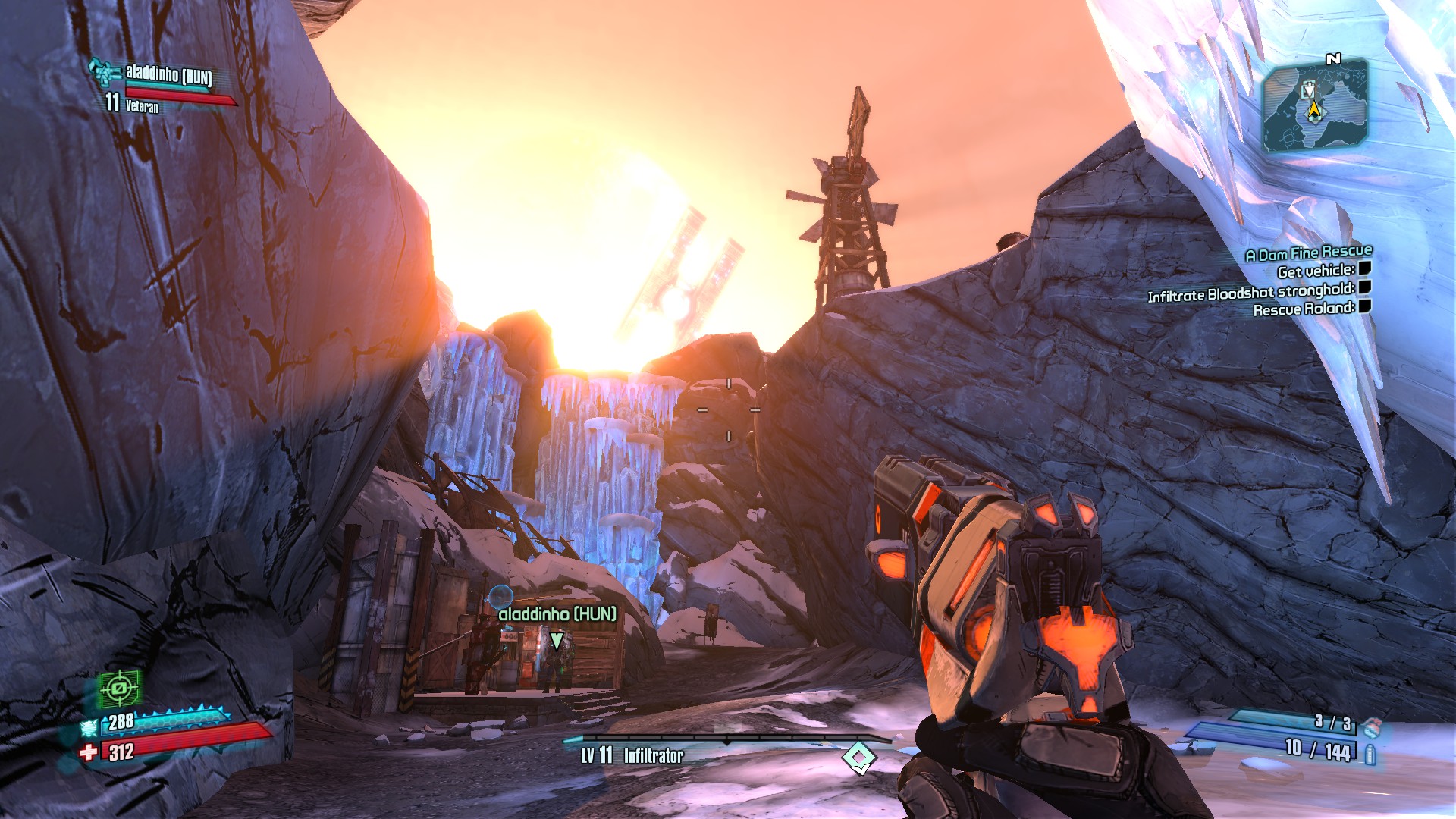Click the green action skill crosshair icon

(x=119, y=689)
